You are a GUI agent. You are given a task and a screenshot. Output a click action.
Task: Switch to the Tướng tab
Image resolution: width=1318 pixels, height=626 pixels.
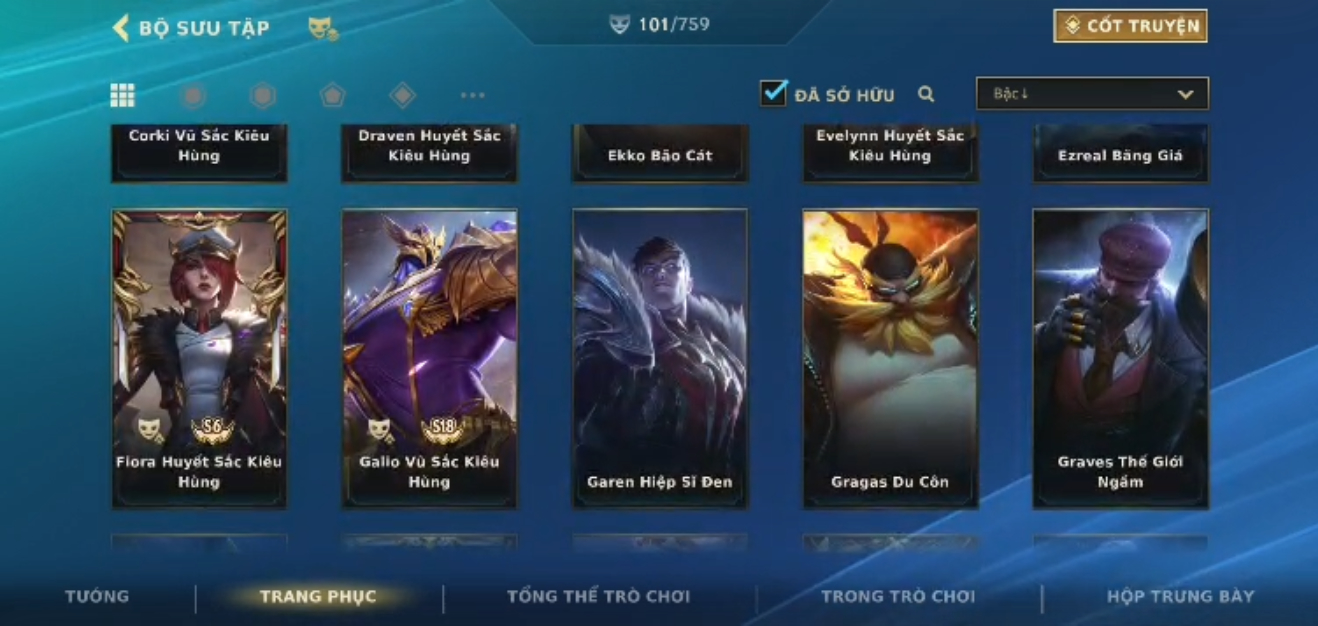pyautogui.click(x=97, y=596)
